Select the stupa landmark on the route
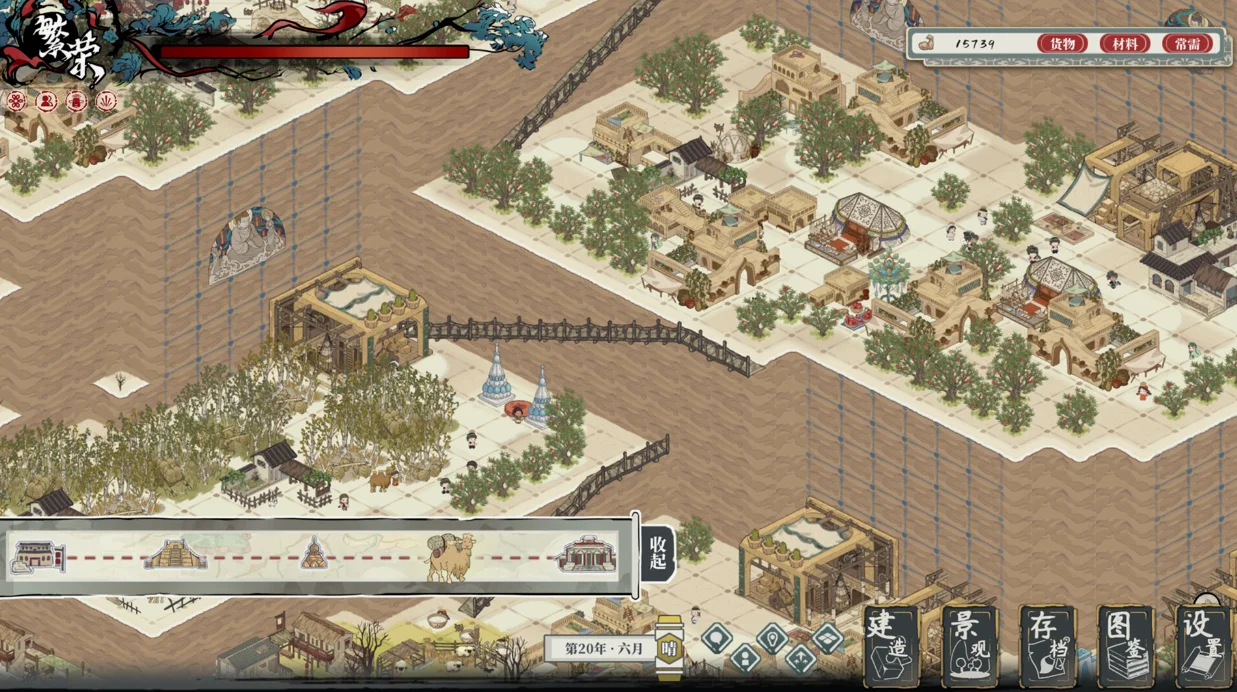This screenshot has height=692, width=1237. [314, 553]
